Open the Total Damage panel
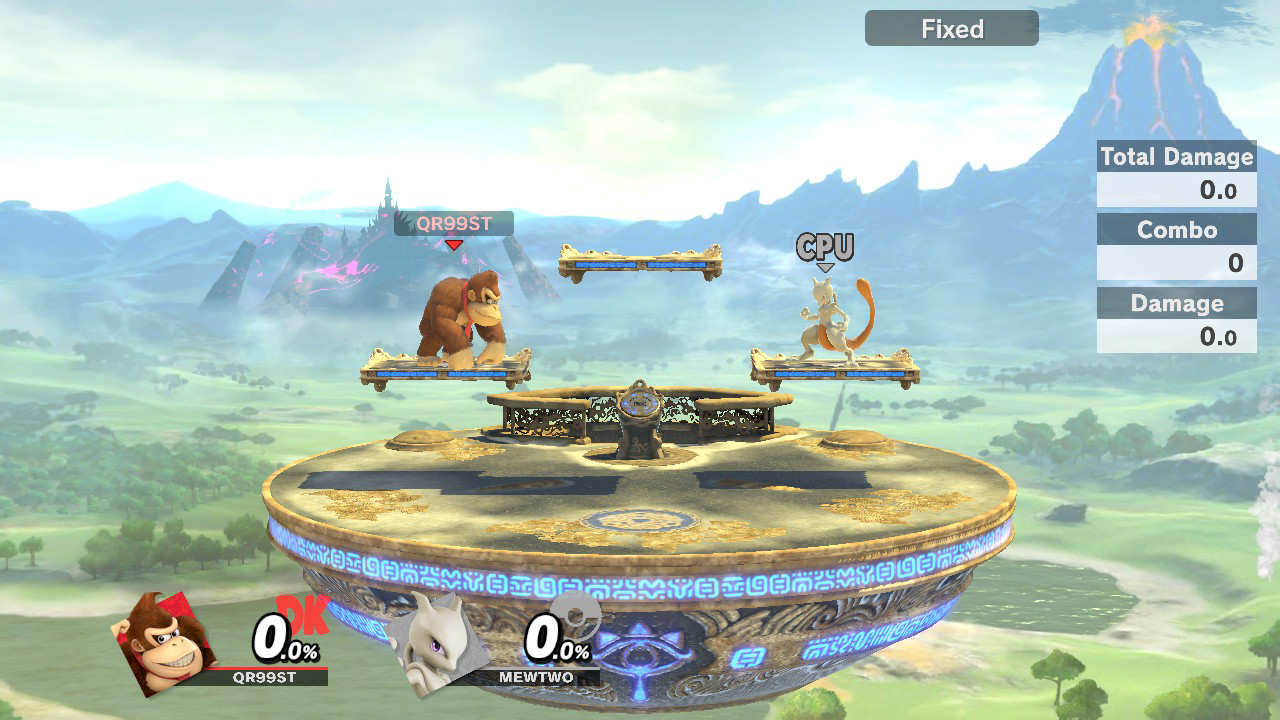The width and height of the screenshot is (1280, 720). tap(1176, 157)
